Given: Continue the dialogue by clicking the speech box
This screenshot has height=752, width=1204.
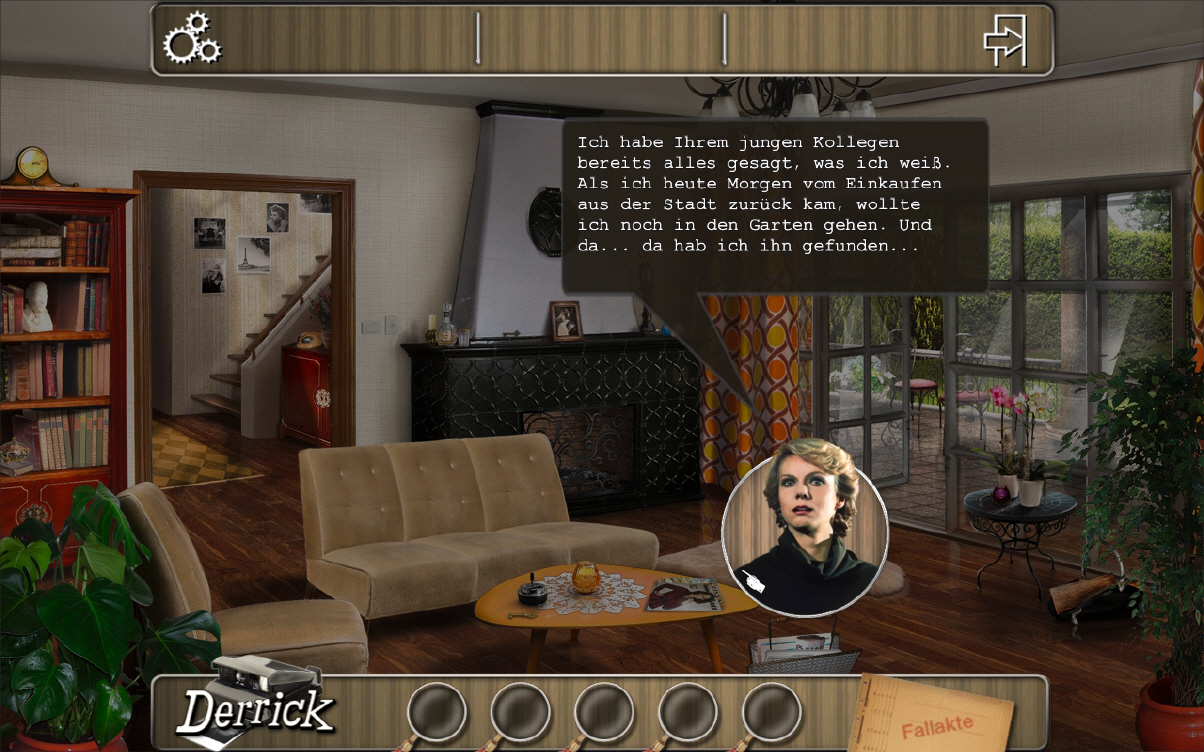Looking at the screenshot, I should click(x=774, y=205).
